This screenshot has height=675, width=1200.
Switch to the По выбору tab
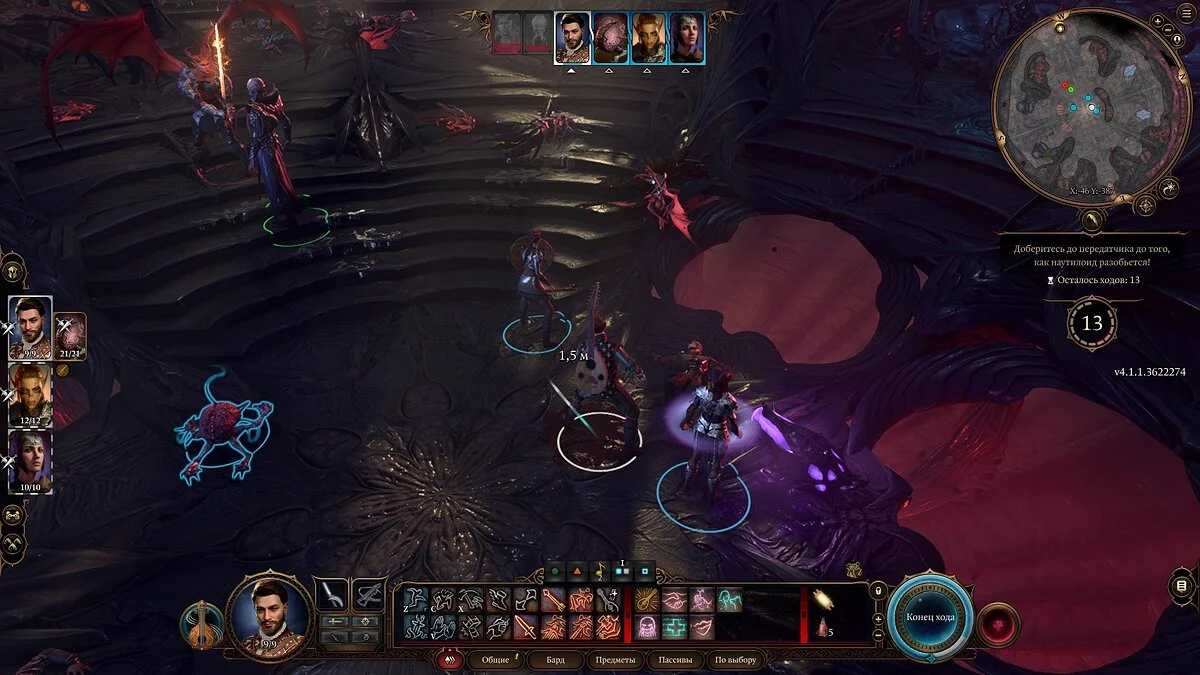pyautogui.click(x=735, y=660)
